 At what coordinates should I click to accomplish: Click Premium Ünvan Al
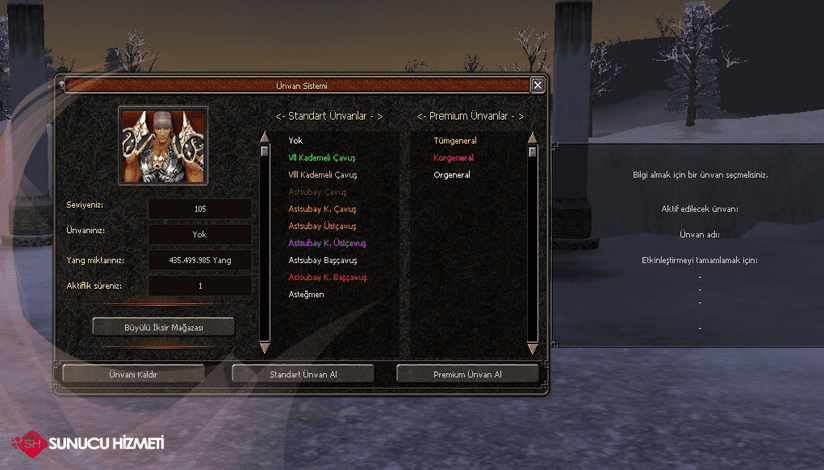(467, 374)
